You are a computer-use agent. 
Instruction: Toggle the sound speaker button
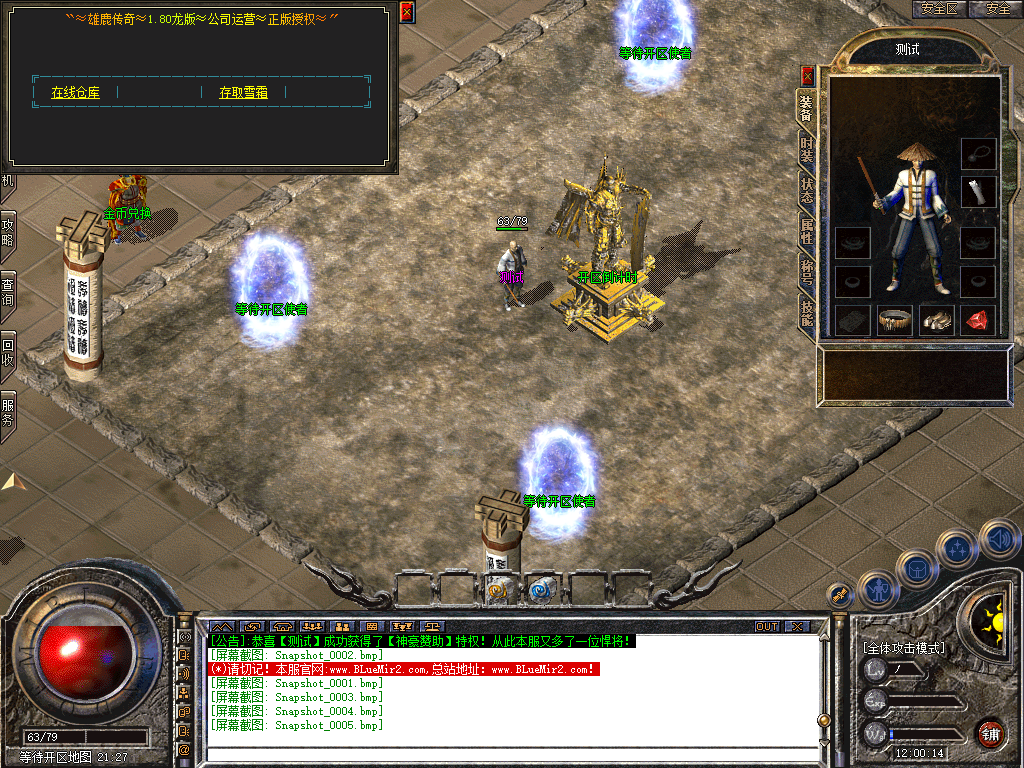998,538
